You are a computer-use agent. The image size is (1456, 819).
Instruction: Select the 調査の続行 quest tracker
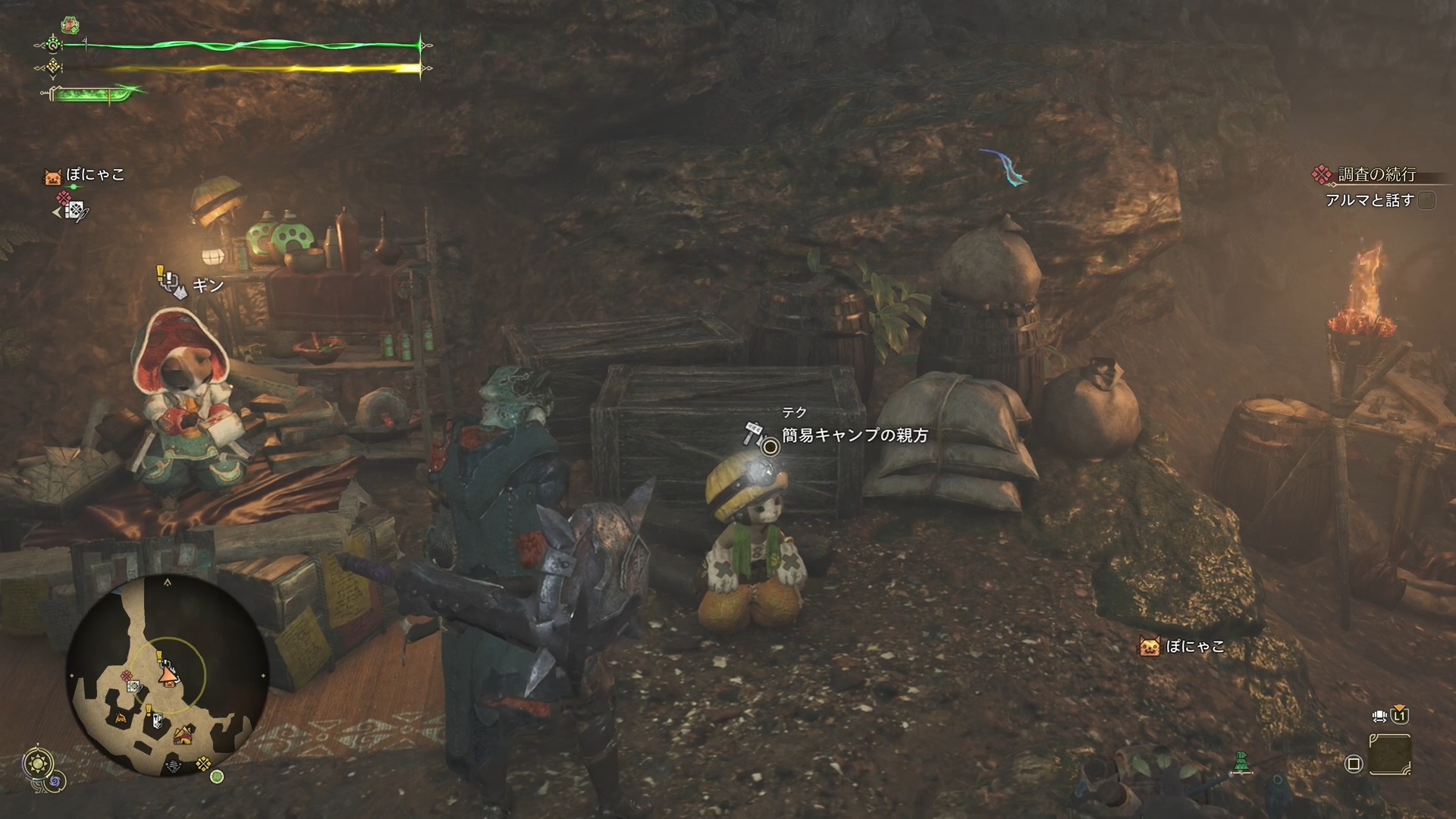(1376, 175)
